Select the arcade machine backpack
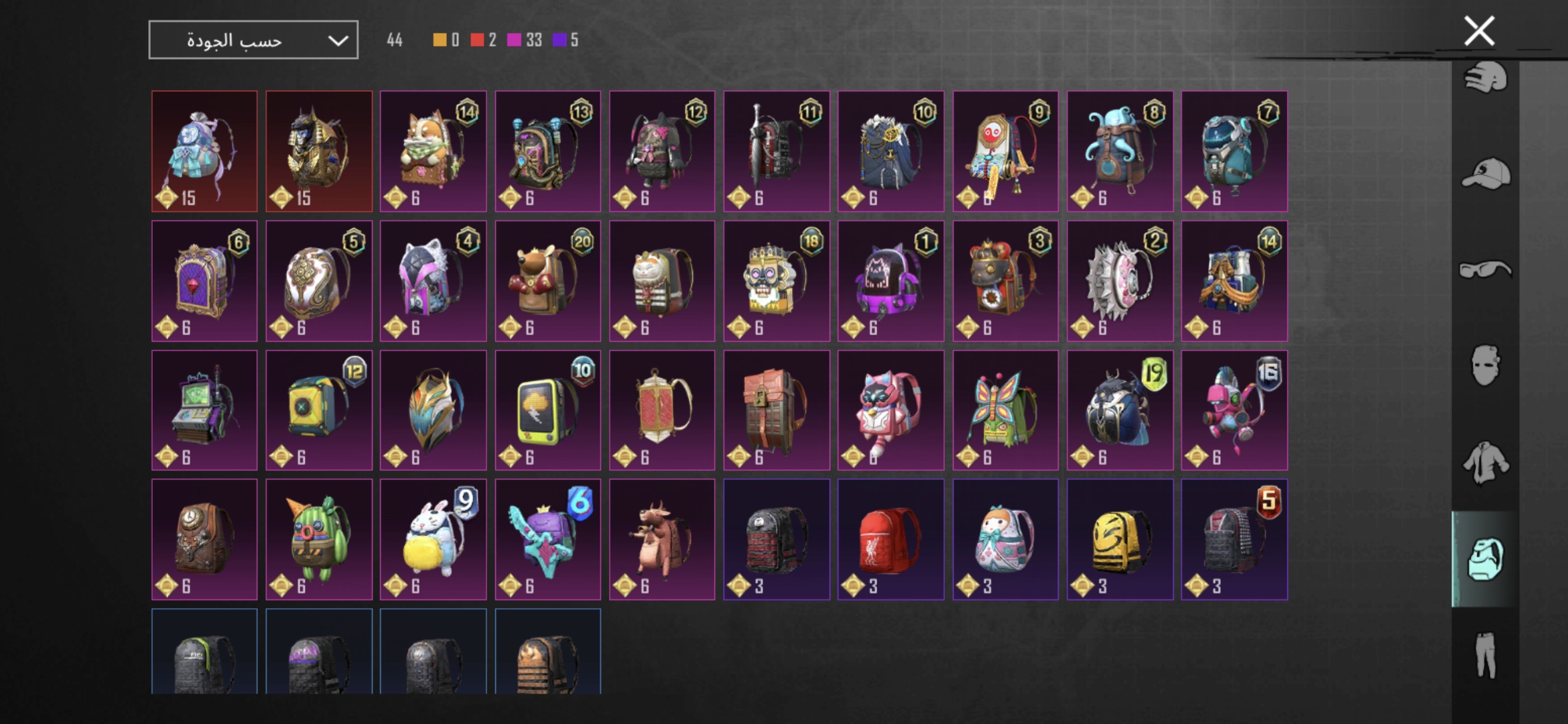Image resolution: width=1568 pixels, height=724 pixels. [204, 410]
